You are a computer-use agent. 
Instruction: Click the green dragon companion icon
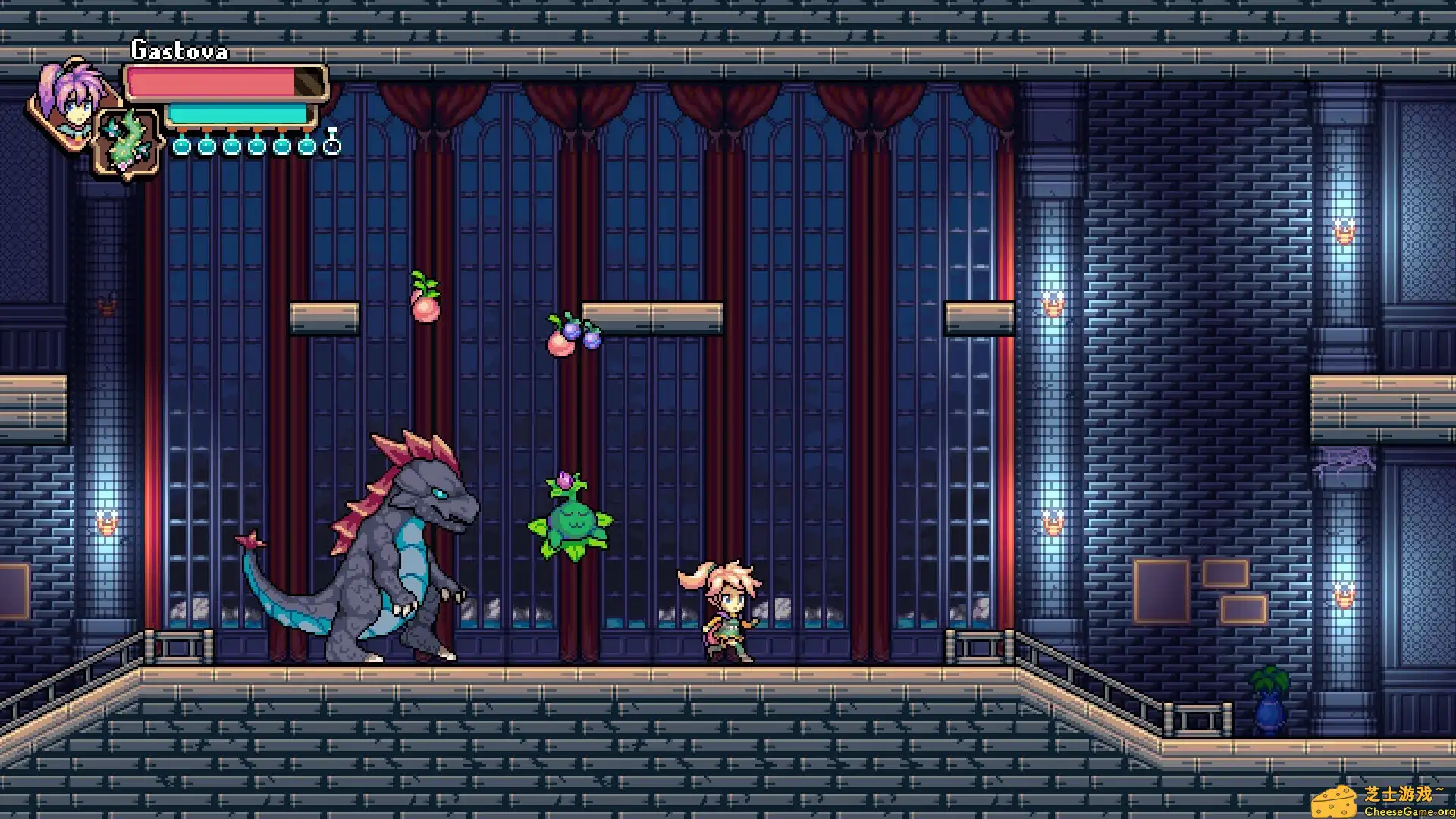(129, 140)
